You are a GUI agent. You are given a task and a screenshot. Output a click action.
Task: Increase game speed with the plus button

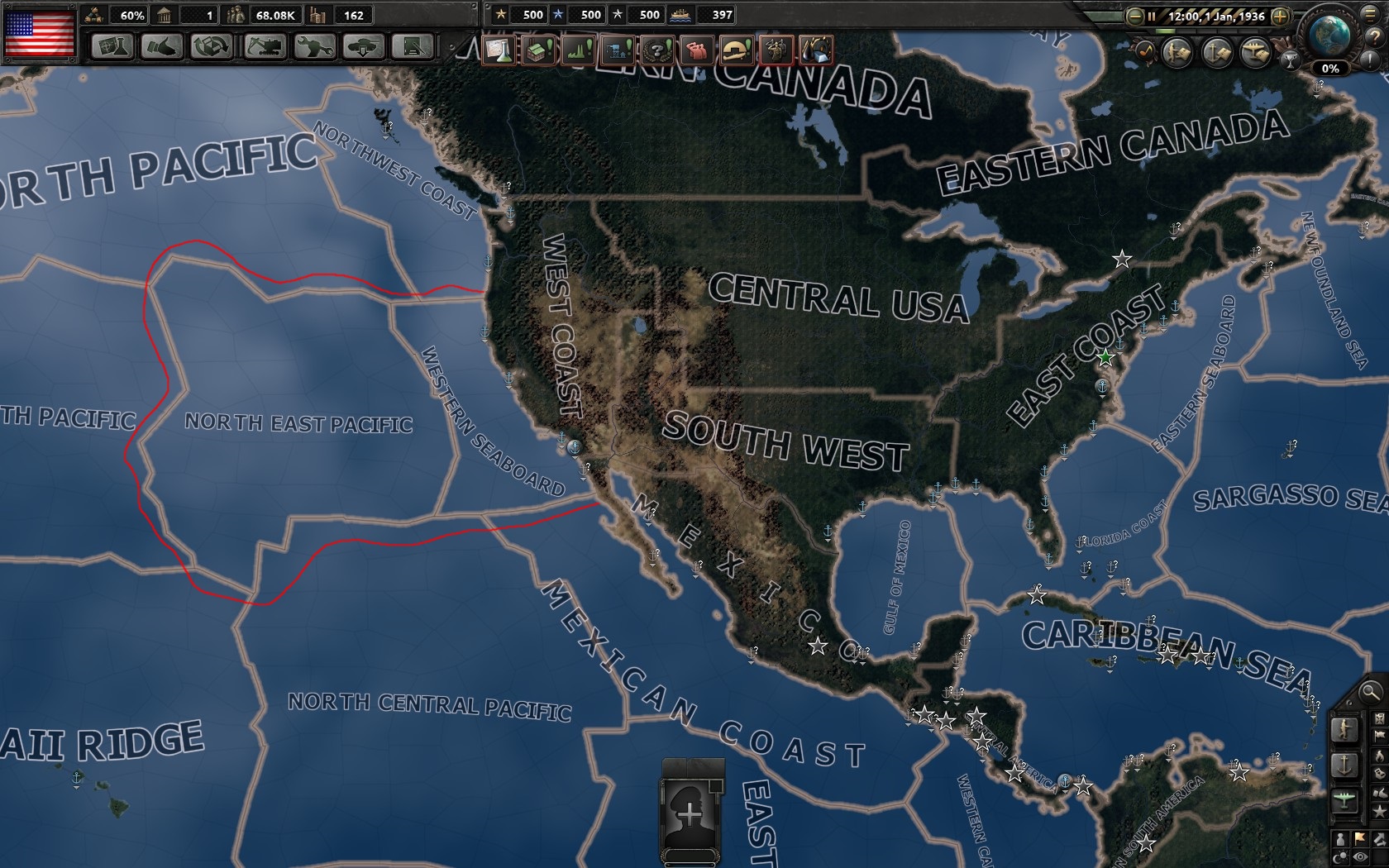(x=1281, y=16)
